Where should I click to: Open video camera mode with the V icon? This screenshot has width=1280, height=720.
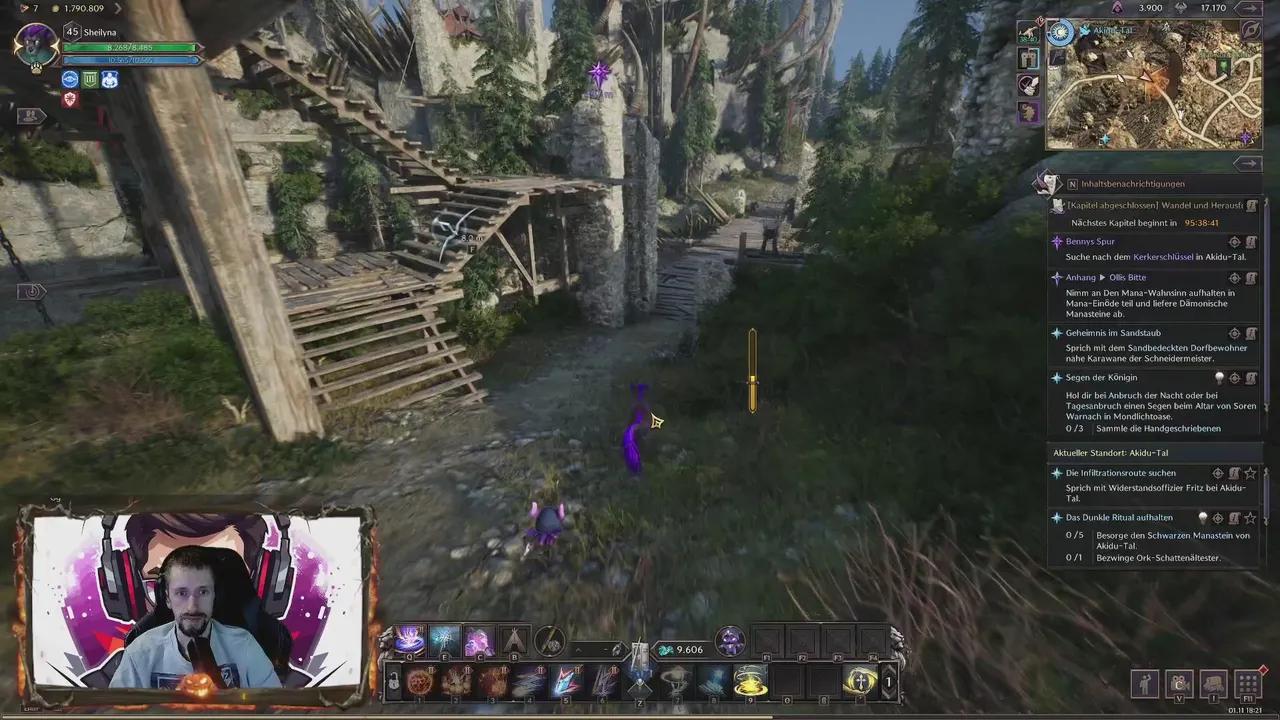1178,684
